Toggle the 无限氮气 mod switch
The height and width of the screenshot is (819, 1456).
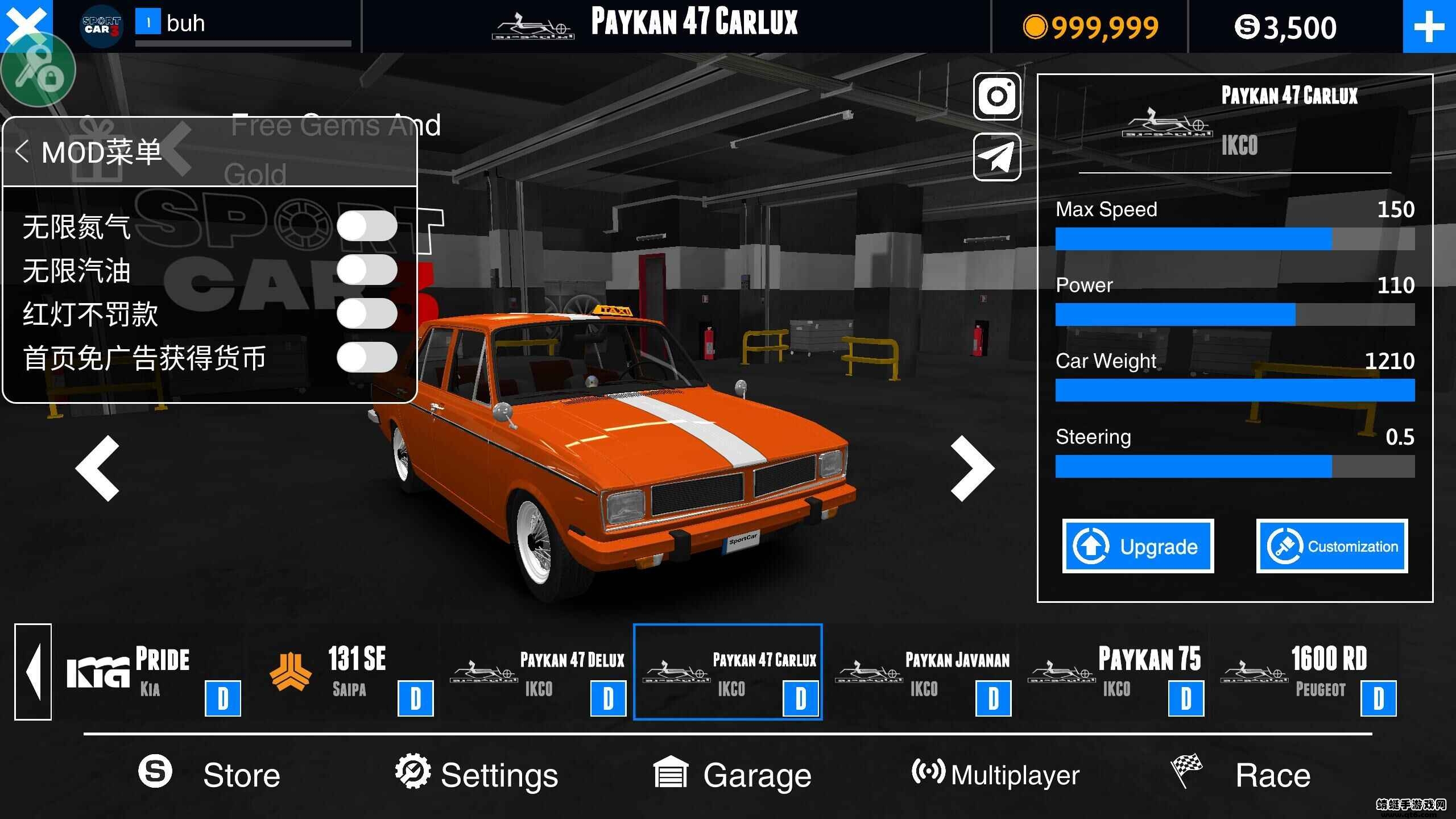[x=367, y=226]
